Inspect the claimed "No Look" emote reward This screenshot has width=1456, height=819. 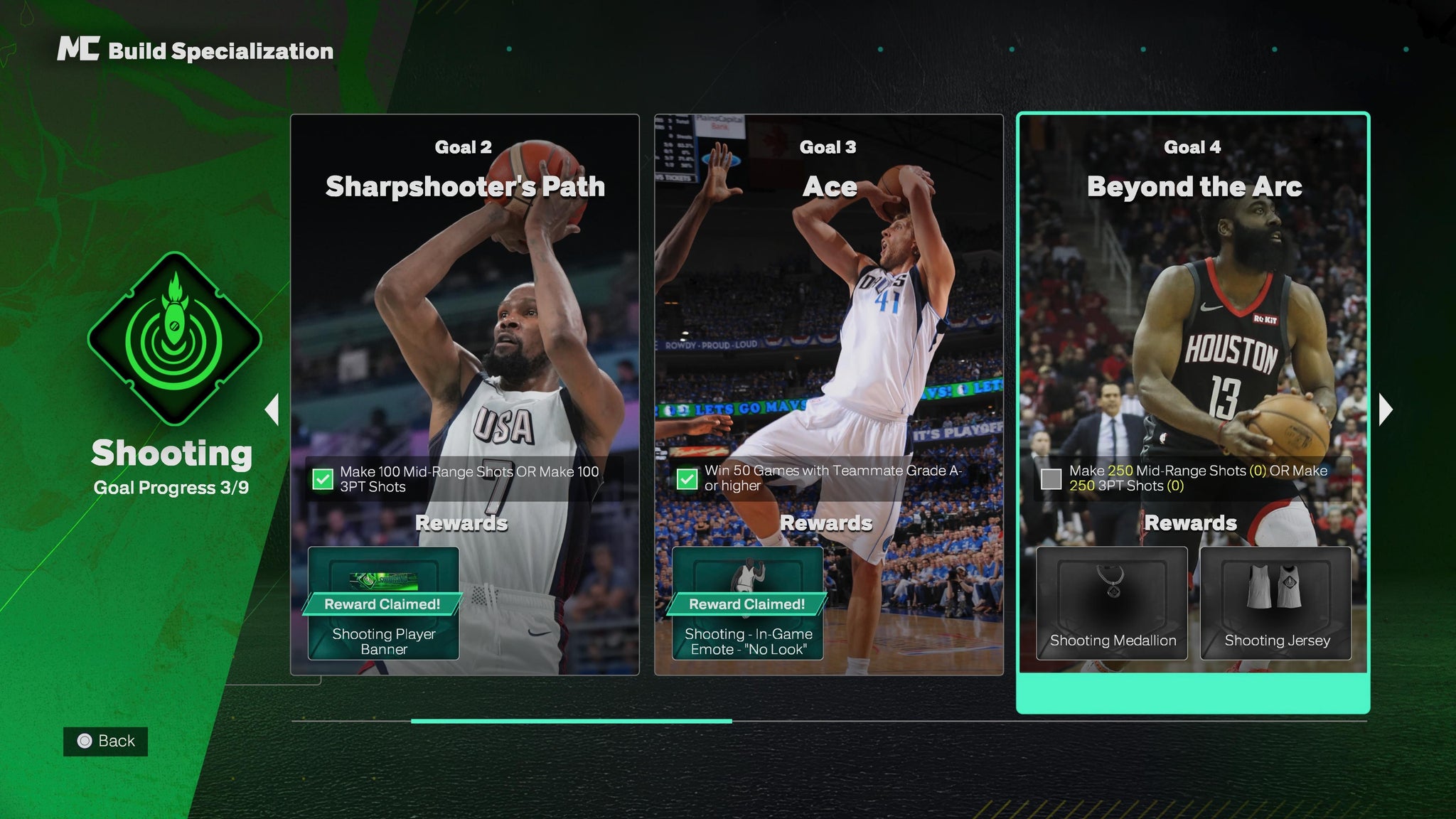[x=748, y=603]
